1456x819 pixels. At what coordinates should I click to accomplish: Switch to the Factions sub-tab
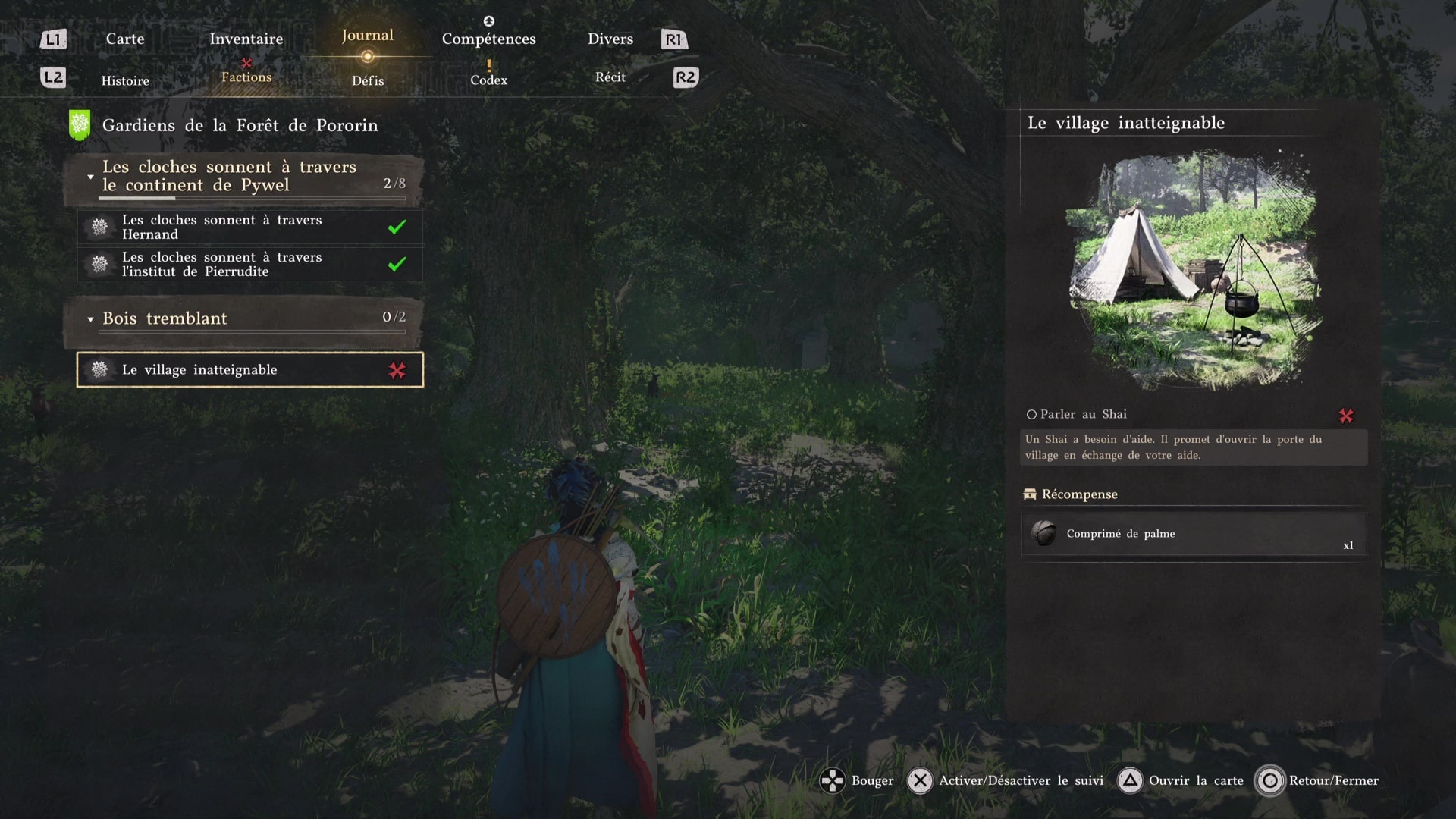[x=246, y=77]
